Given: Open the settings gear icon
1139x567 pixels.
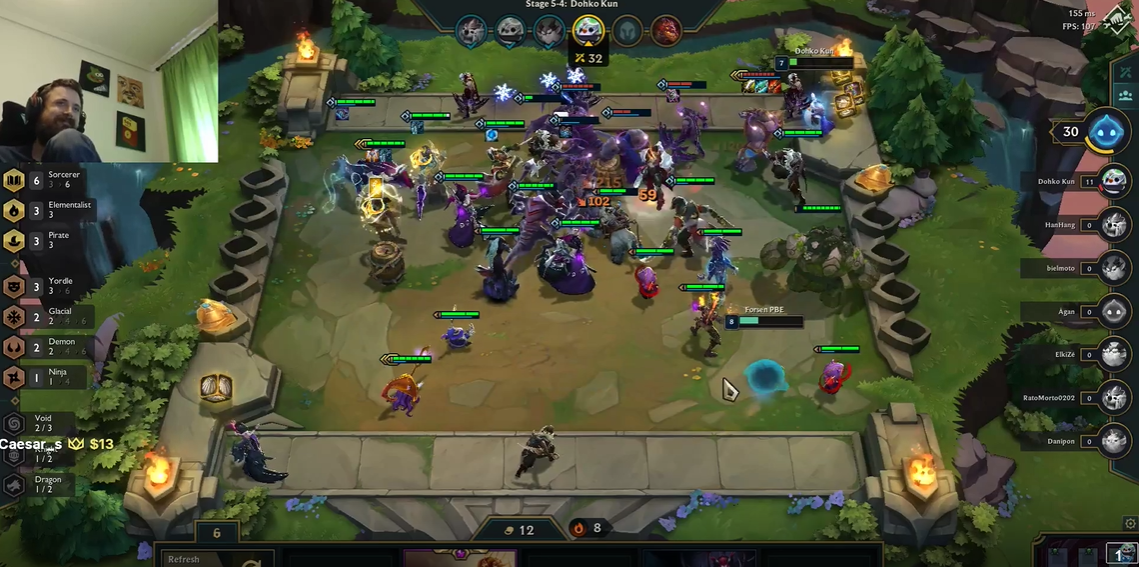Looking at the screenshot, I should (x=1131, y=523).
